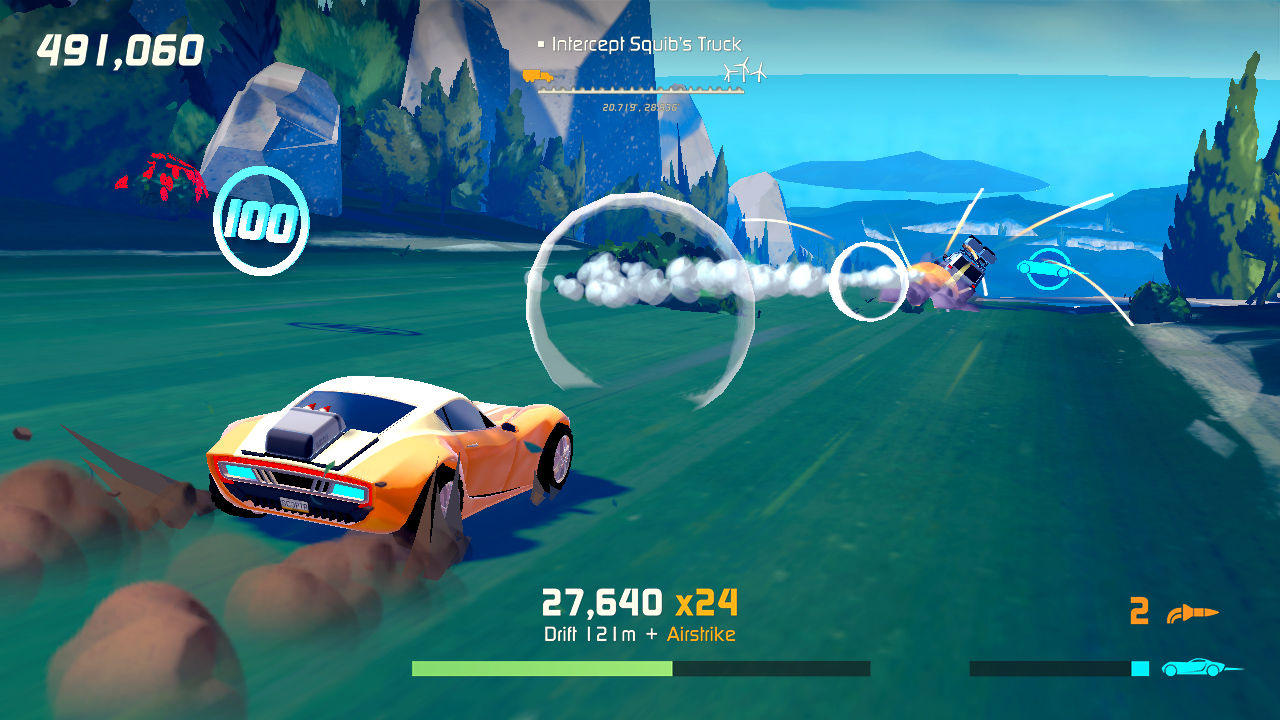Click the white square bullet before the objective text
Screen dimensions: 1280x720
point(540,44)
